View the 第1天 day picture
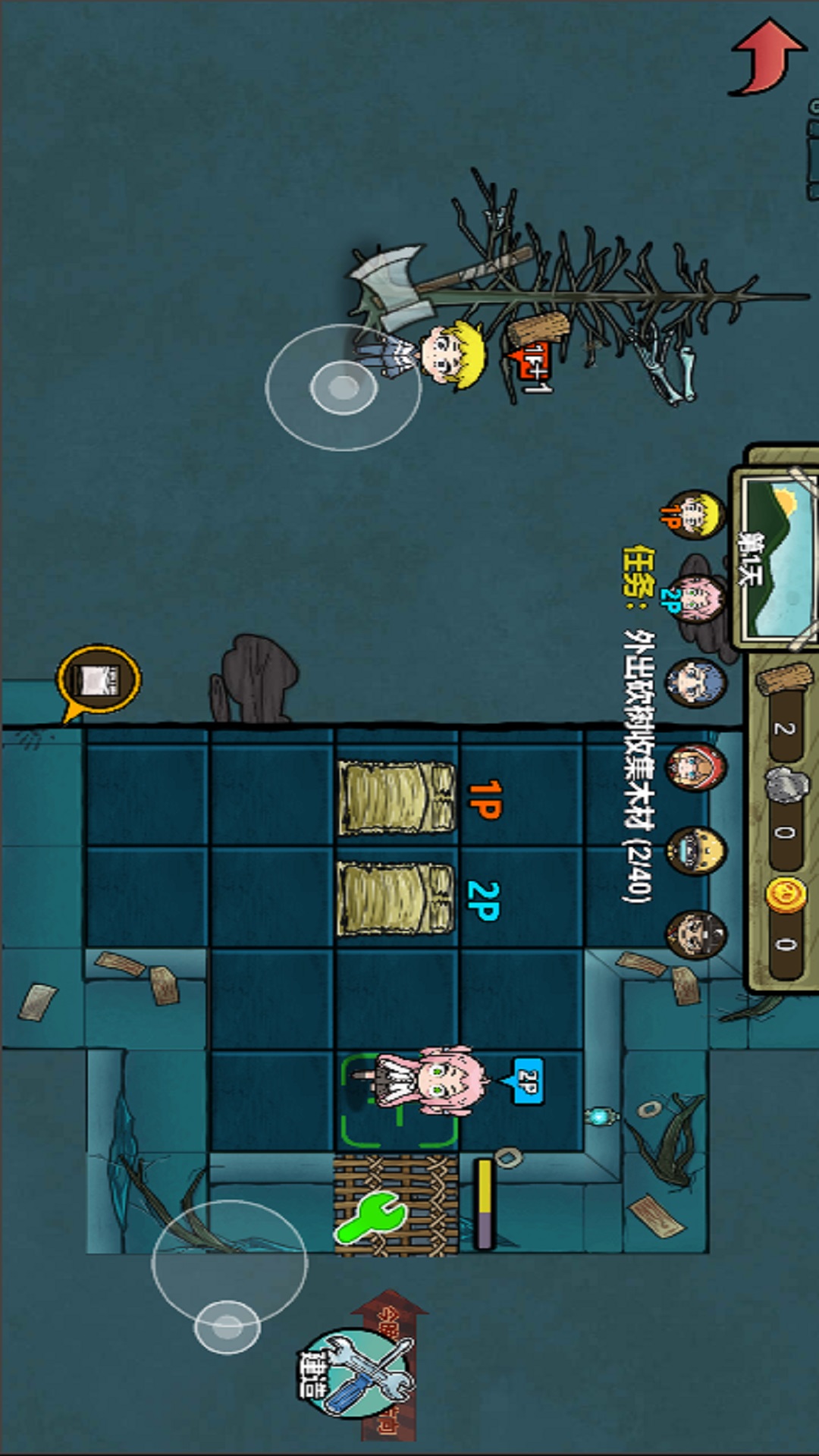 (x=777, y=557)
